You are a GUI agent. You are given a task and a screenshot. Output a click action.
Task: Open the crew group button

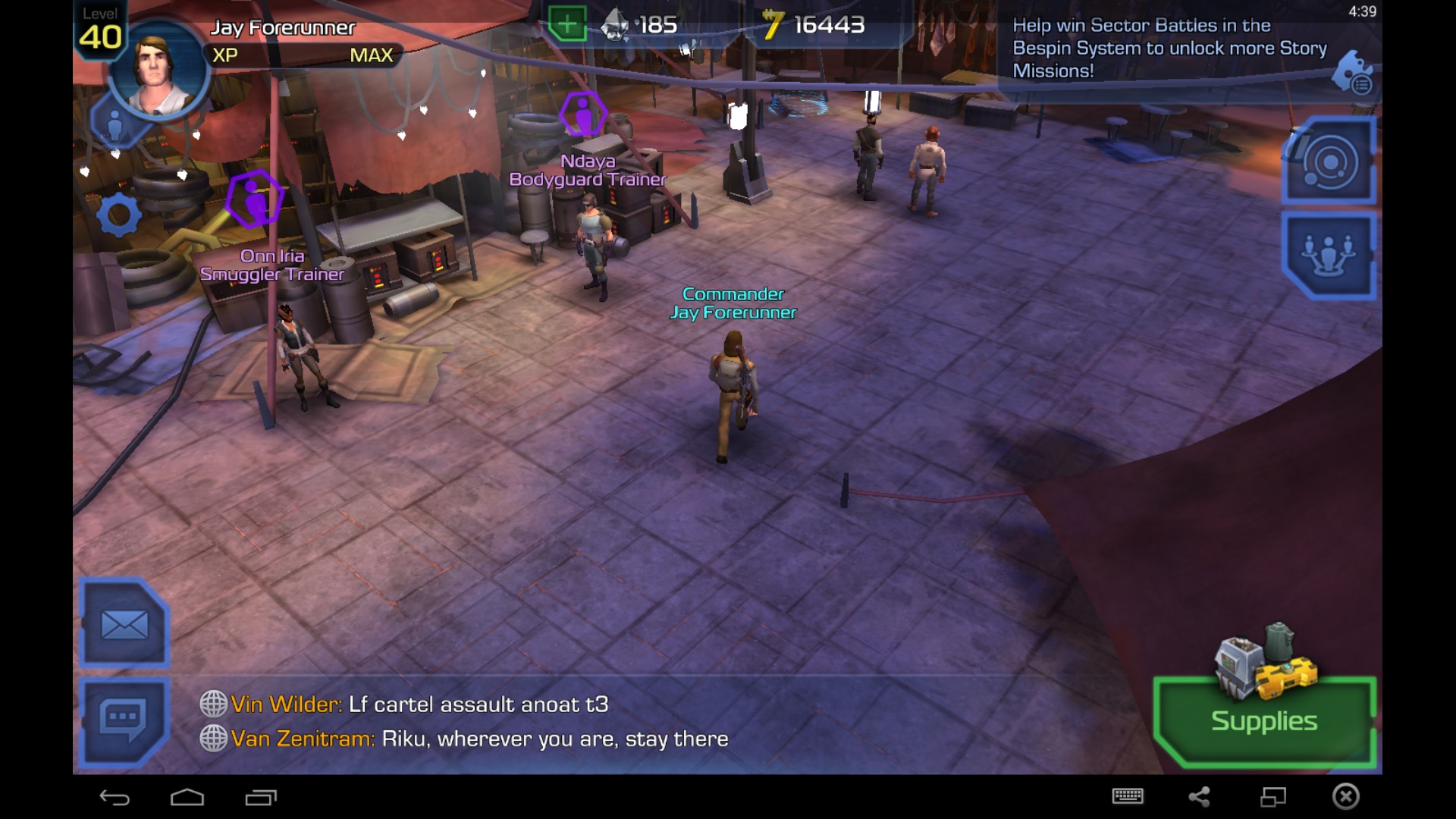1329,254
